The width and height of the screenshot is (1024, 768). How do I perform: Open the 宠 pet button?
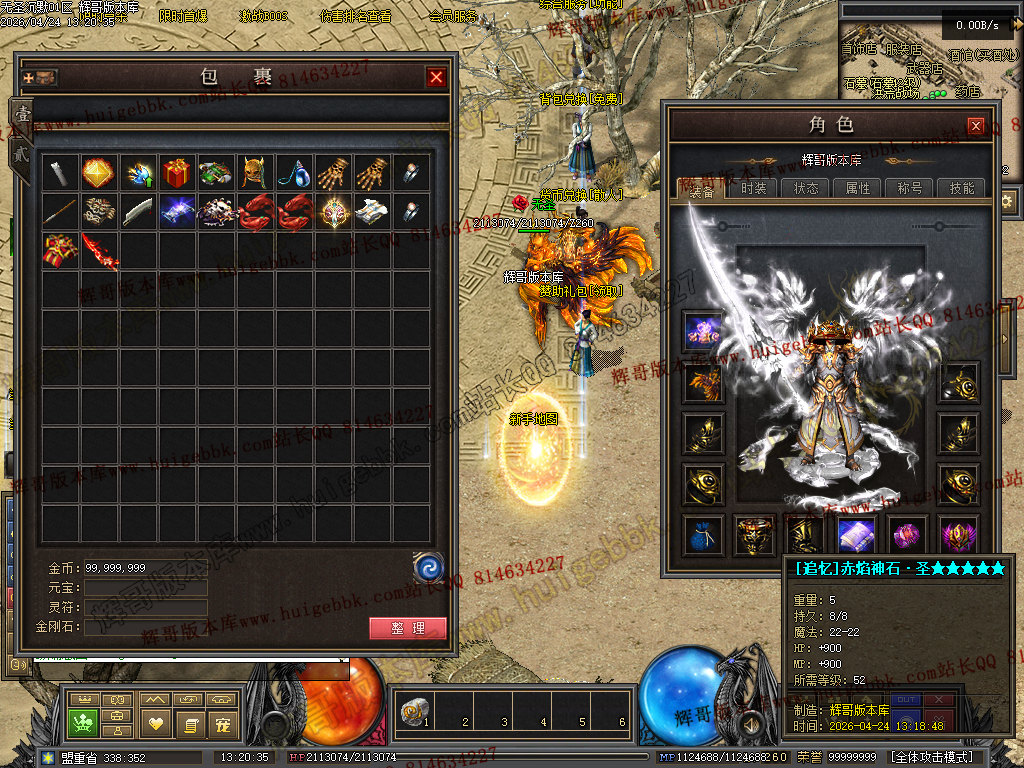[x=223, y=722]
